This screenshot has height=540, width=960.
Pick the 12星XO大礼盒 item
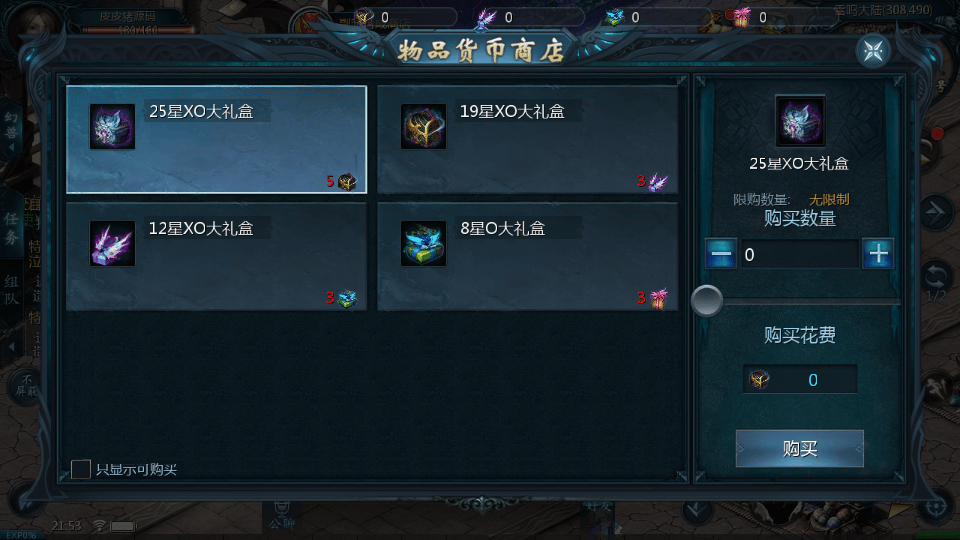coord(216,256)
